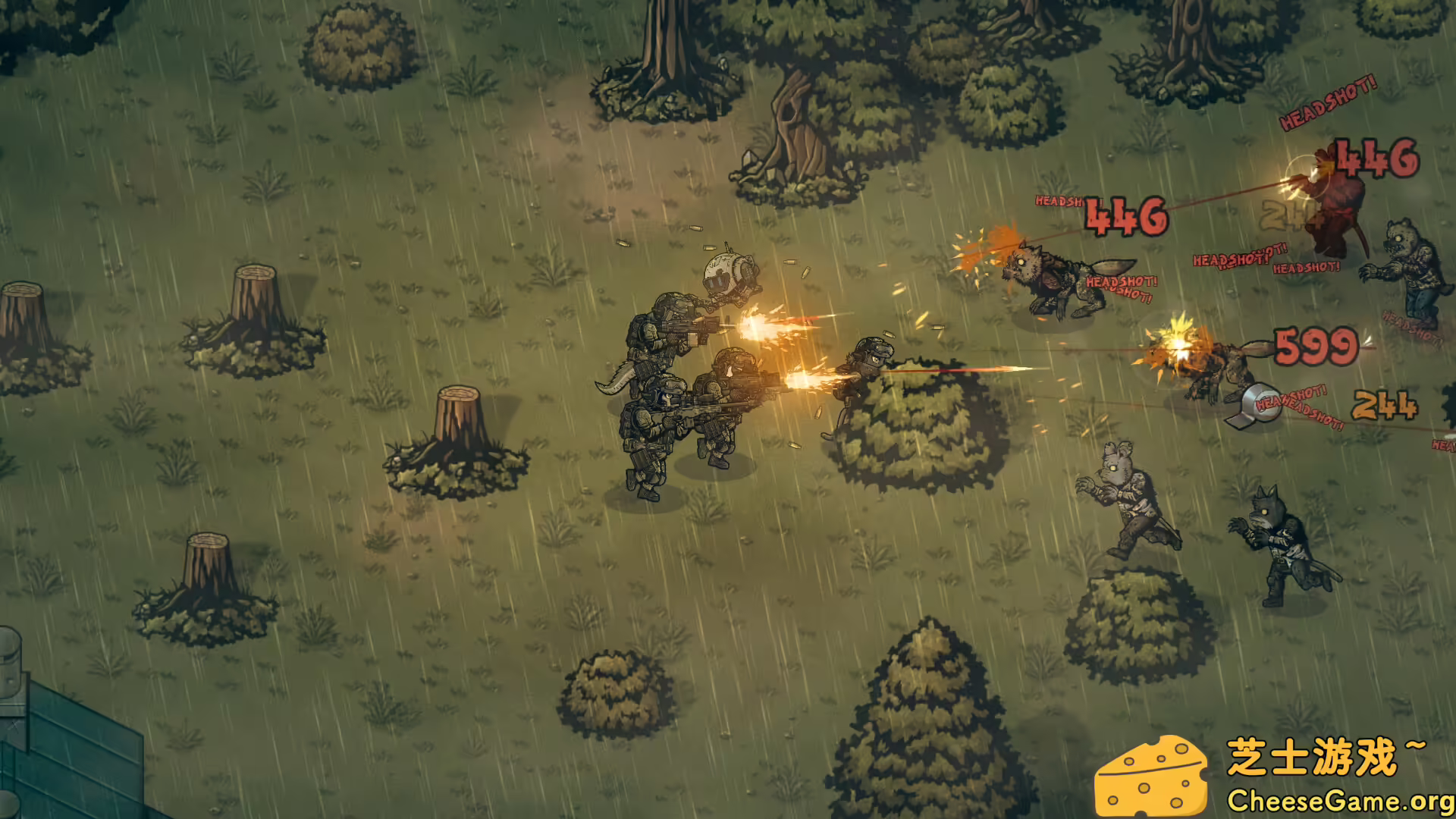The image size is (1456, 819).
Task: Click the CheeseGame.org watermark link
Action: click(1335, 799)
